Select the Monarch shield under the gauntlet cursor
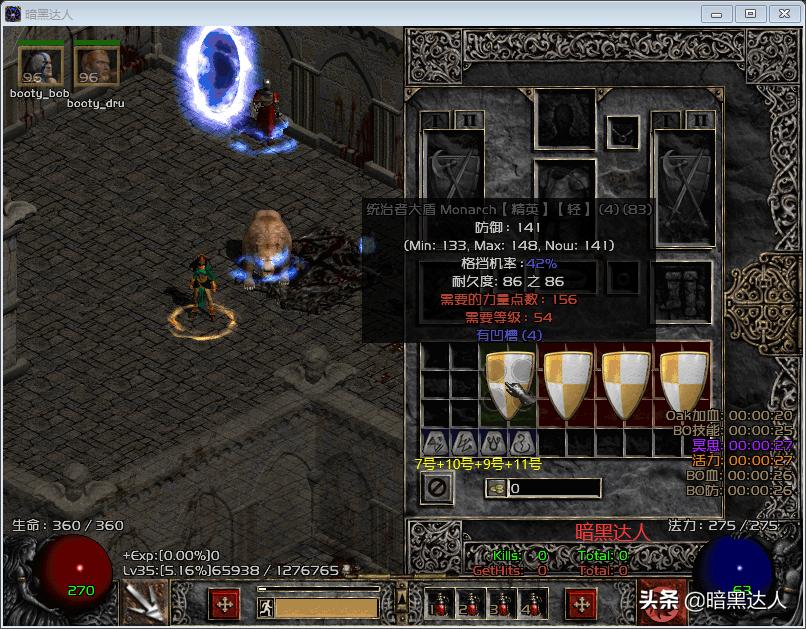Viewport: 806px width, 629px height. 510,384
